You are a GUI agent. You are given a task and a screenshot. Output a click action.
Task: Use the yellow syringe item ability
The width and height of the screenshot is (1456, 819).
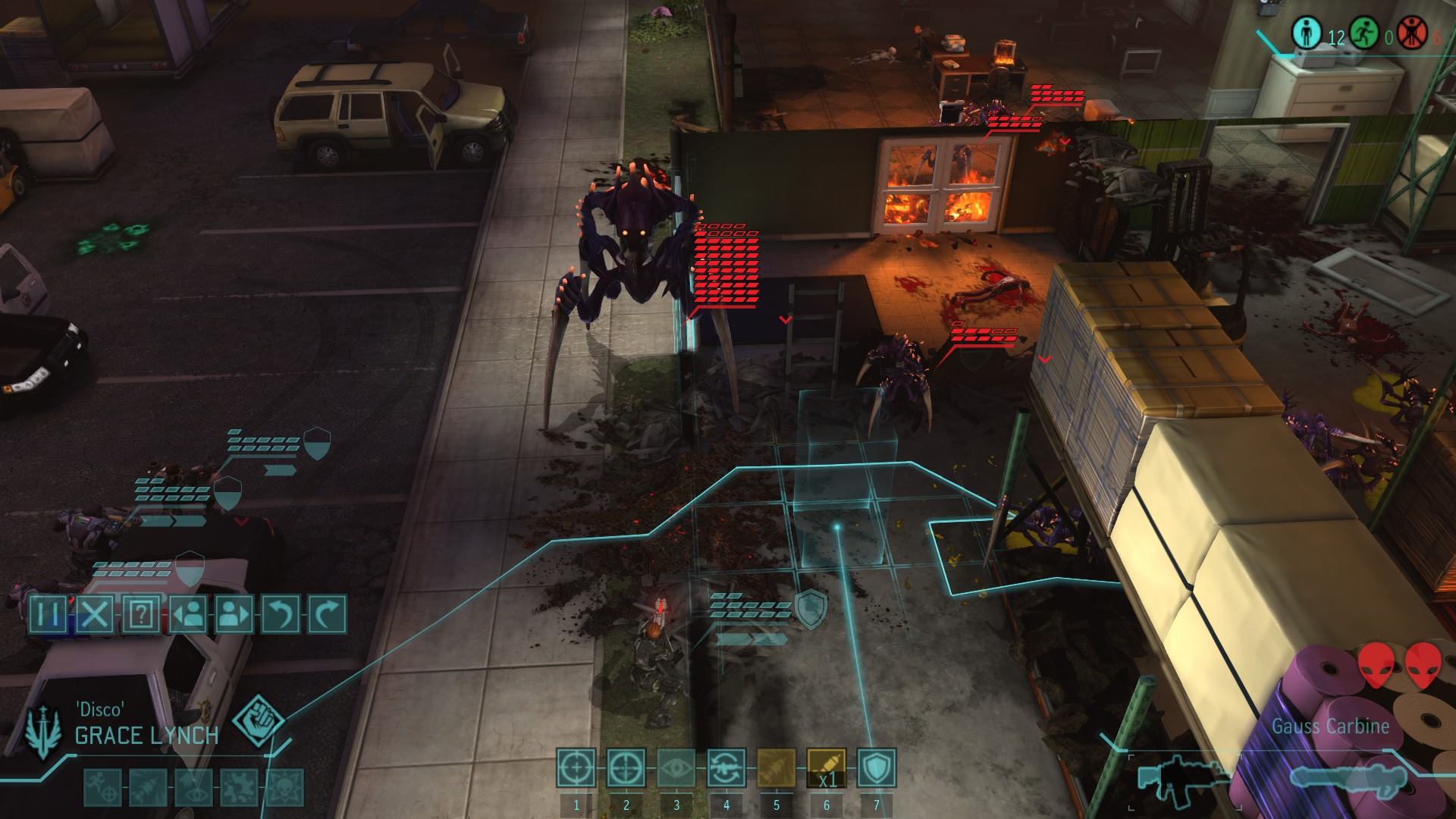(x=777, y=767)
